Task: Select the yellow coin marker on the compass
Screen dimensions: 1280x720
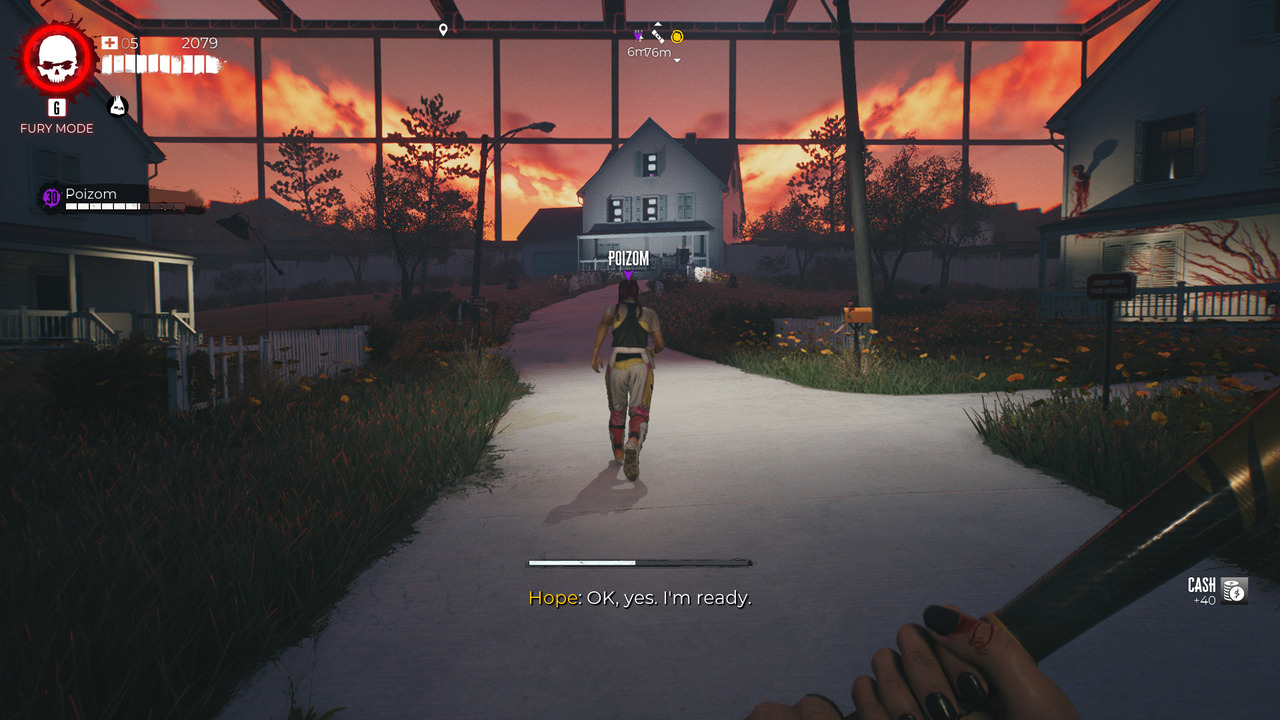Action: tap(677, 37)
